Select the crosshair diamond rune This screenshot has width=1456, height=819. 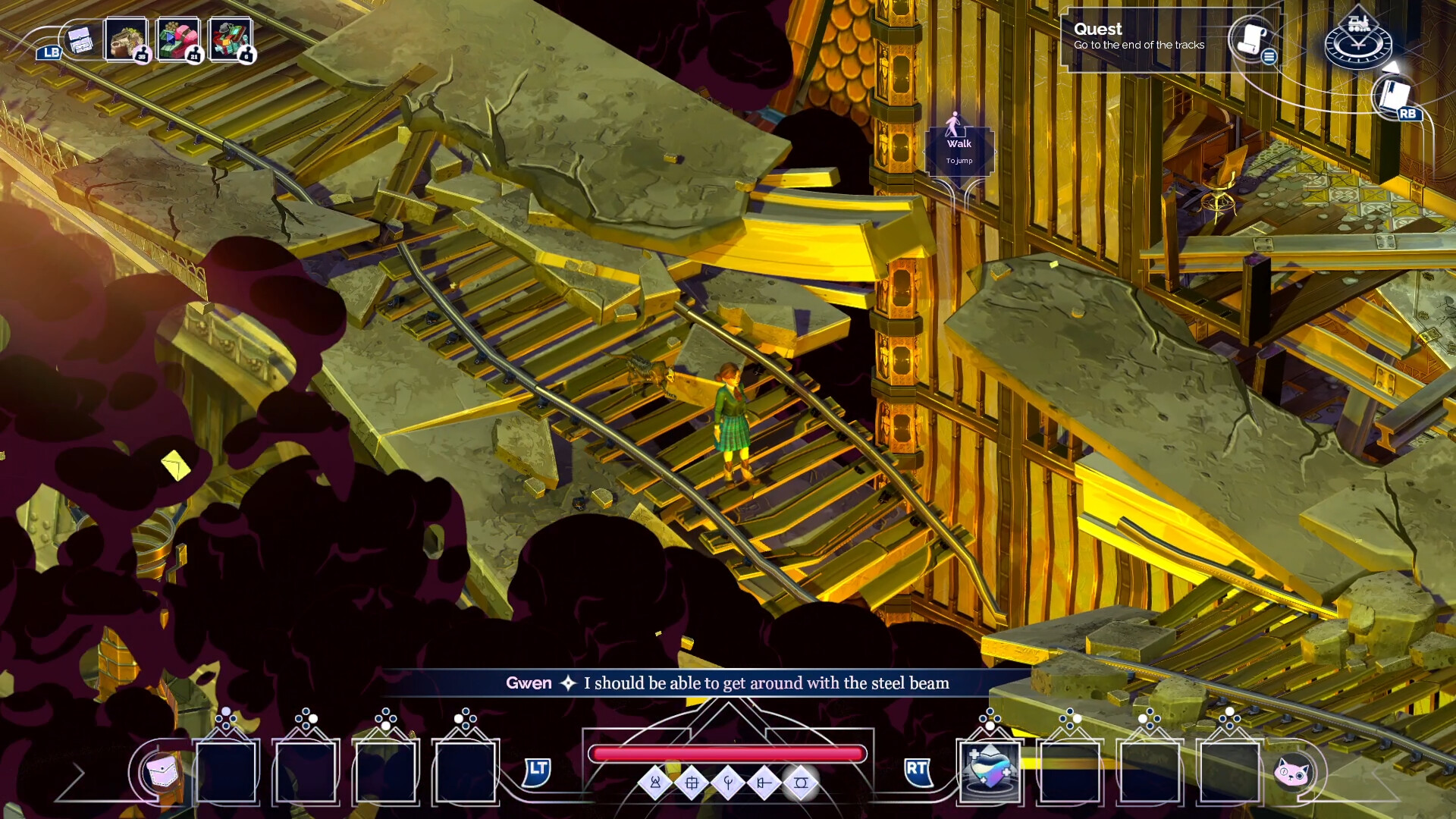pyautogui.click(x=692, y=783)
